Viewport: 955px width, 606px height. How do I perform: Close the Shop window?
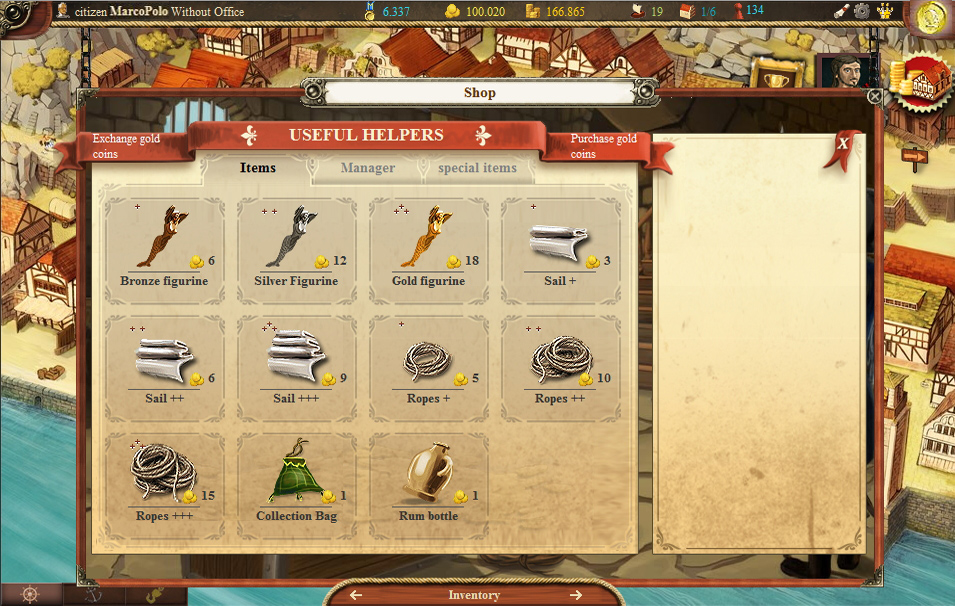pyautogui.click(x=875, y=97)
